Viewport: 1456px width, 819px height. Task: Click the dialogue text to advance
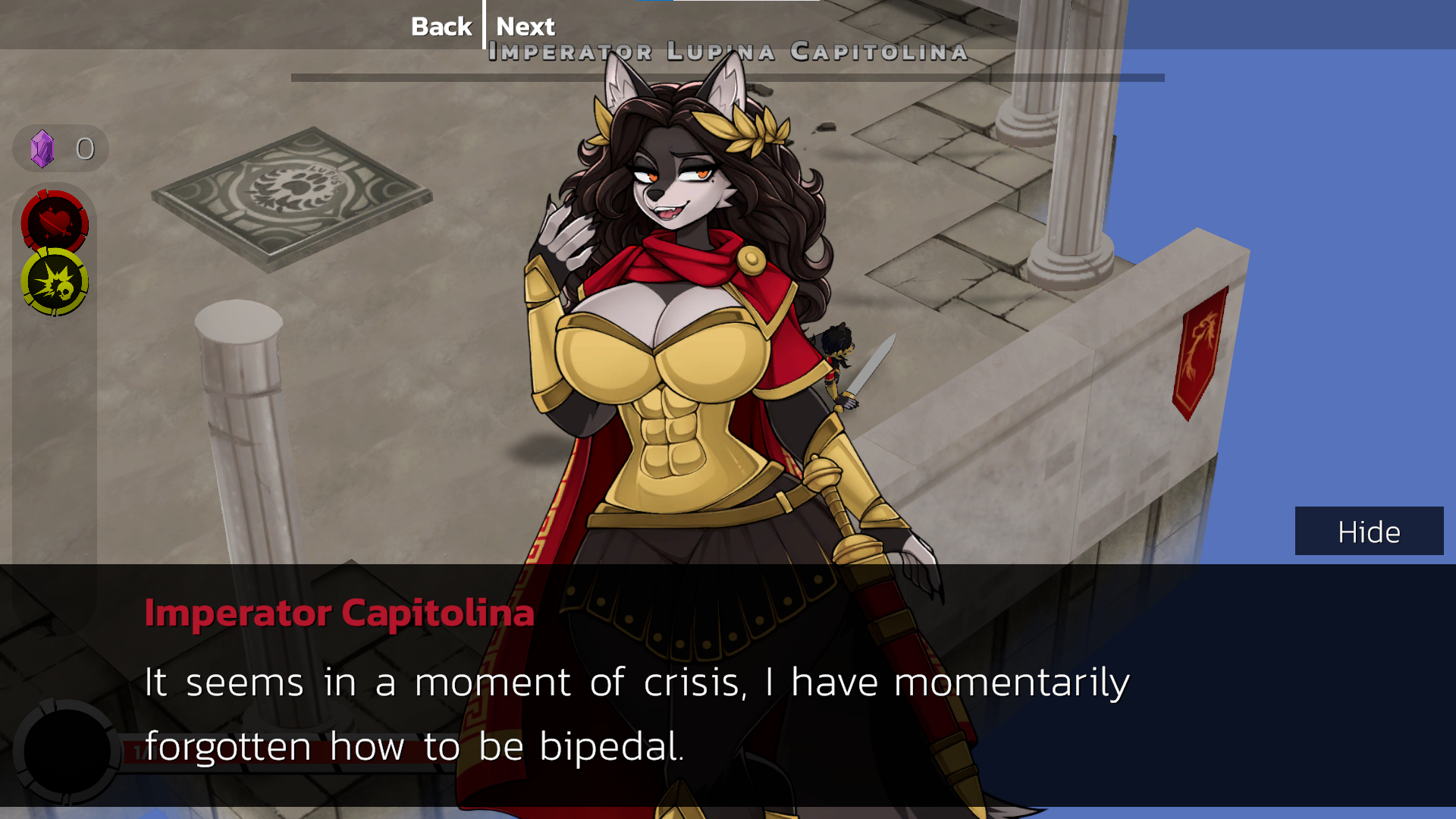click(x=637, y=682)
